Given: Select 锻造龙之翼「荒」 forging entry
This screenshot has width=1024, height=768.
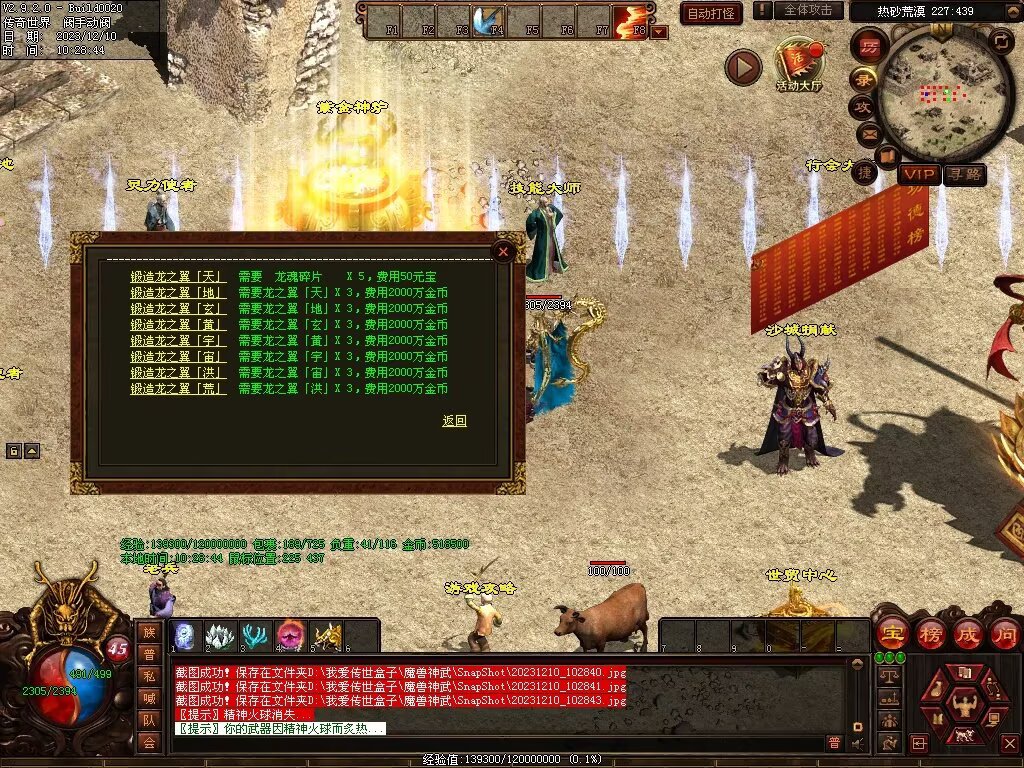Looking at the screenshot, I should 178,389.
